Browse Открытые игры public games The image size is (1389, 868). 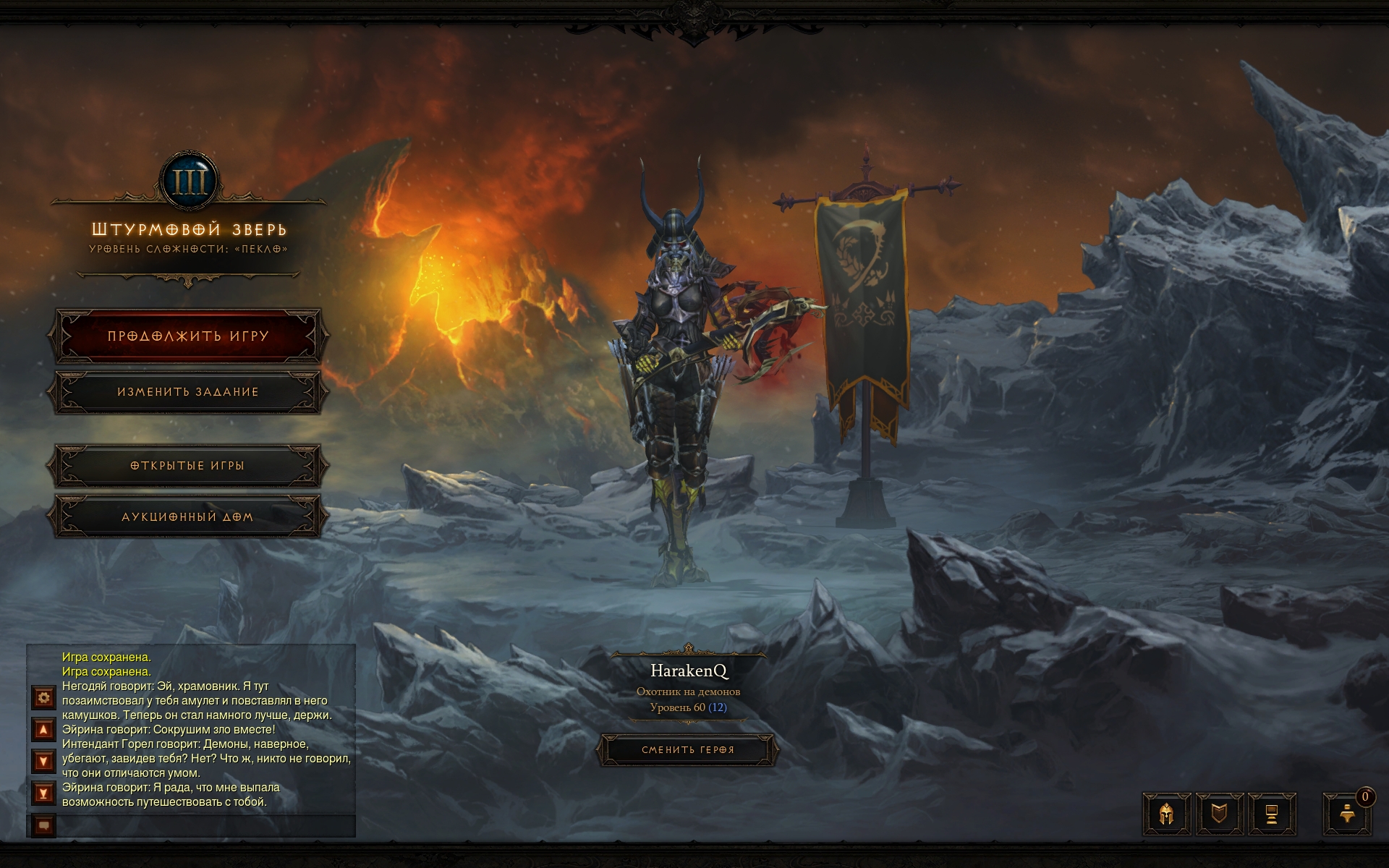pyautogui.click(x=188, y=466)
